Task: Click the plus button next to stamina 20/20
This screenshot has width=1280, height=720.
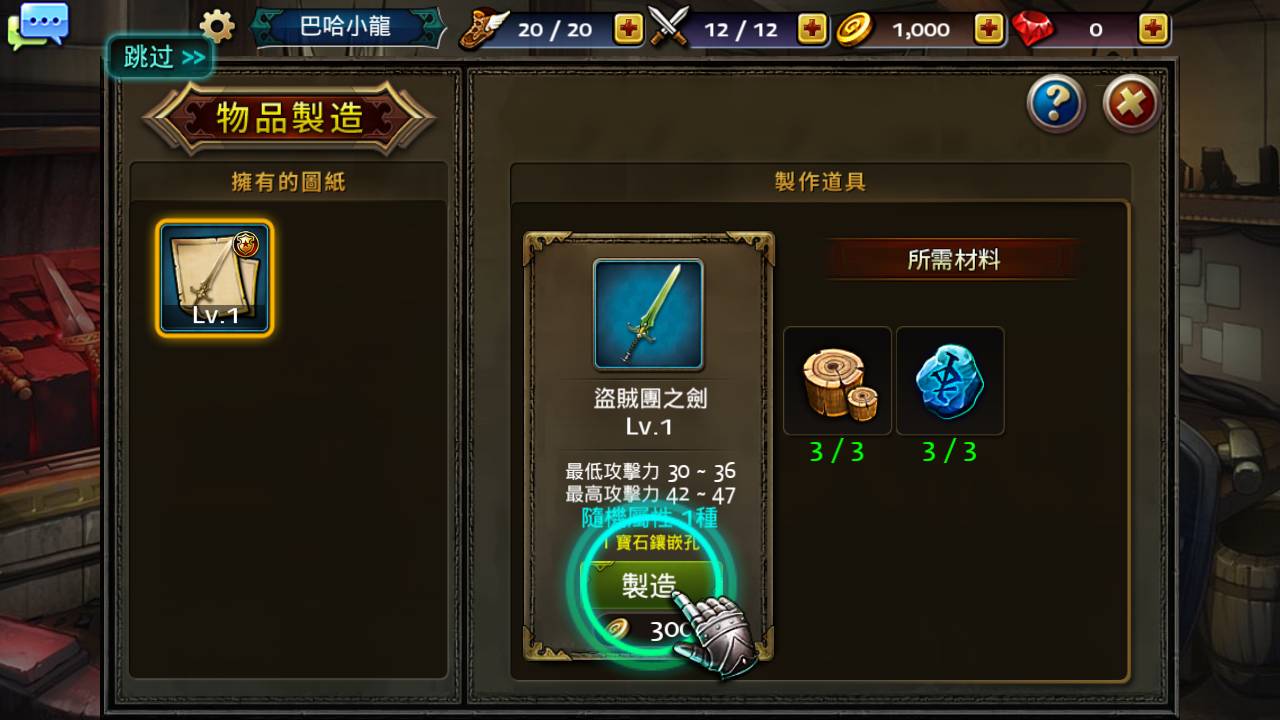Action: tap(626, 29)
